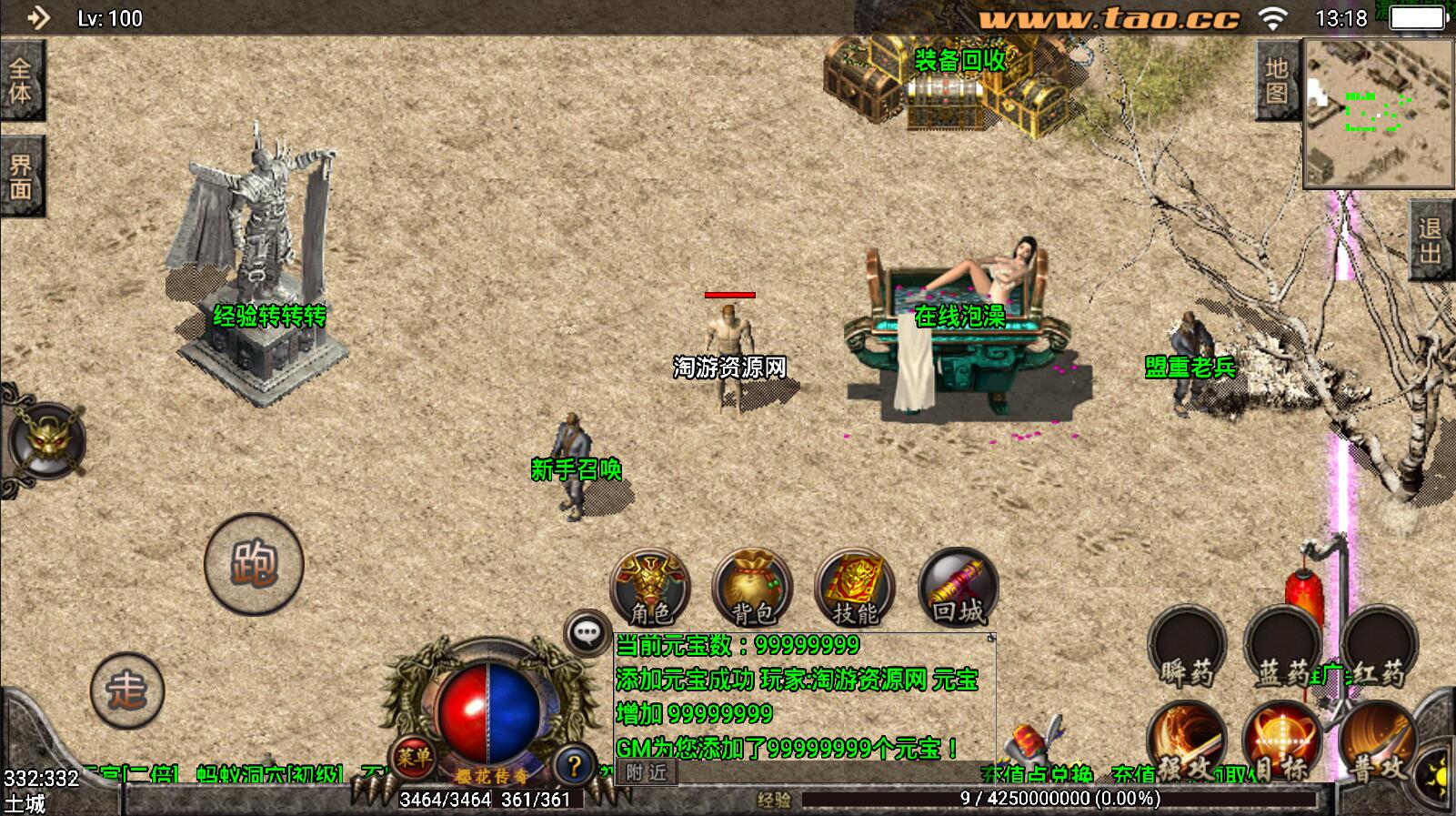The width and height of the screenshot is (1456, 816).
Task: Click the question mark help button
Action: pyautogui.click(x=573, y=766)
